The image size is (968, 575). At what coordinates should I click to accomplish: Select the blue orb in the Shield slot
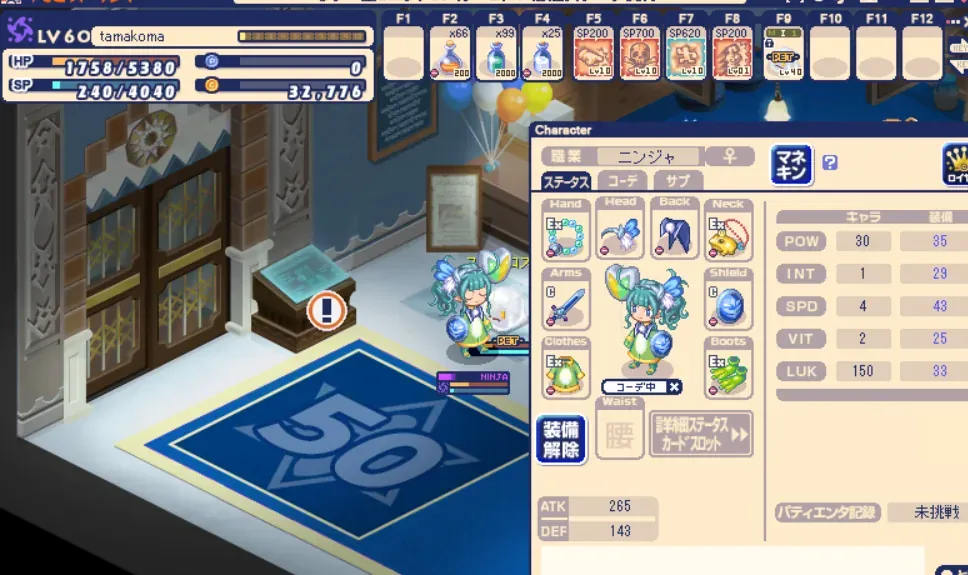tap(728, 304)
